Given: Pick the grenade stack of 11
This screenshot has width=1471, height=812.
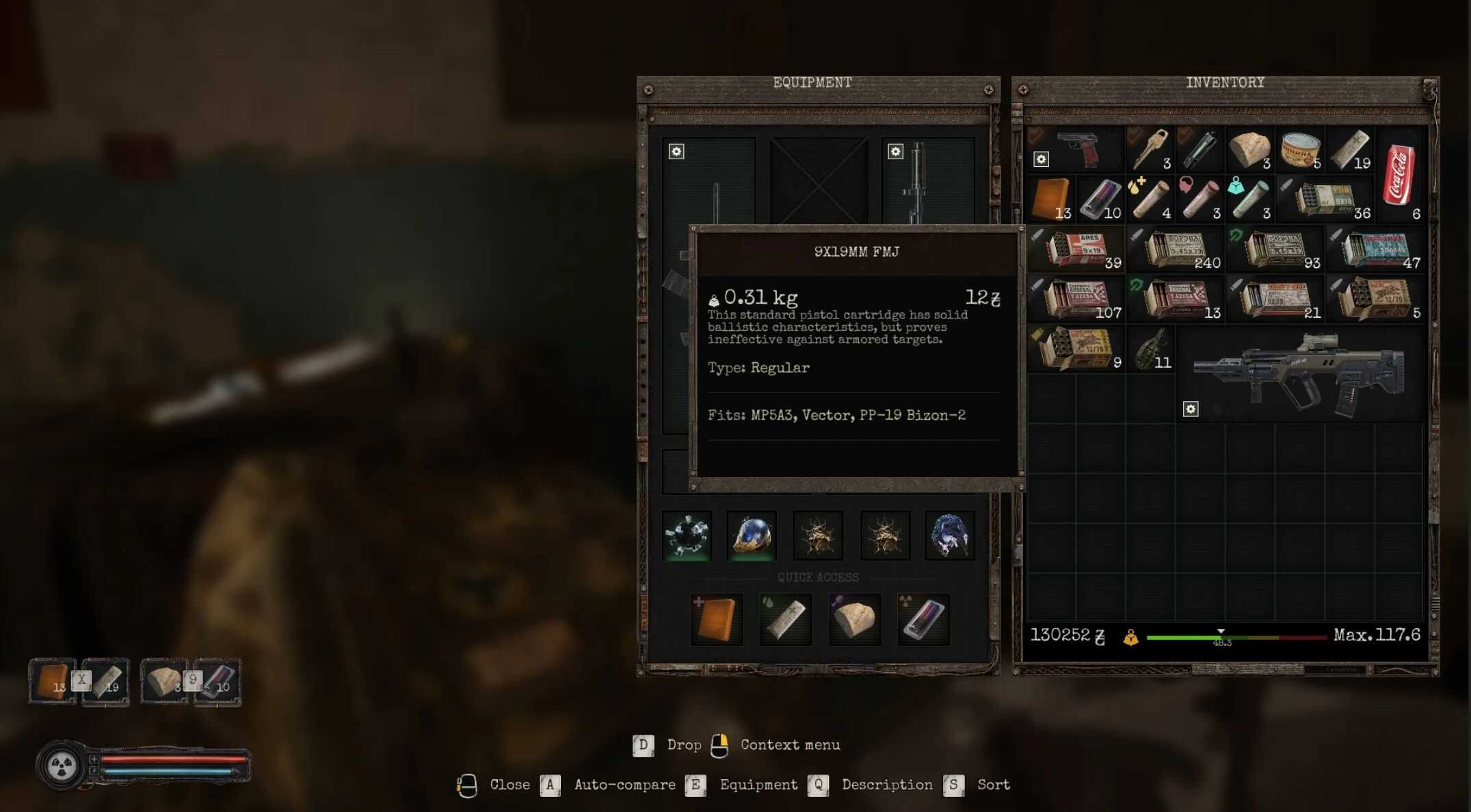Looking at the screenshot, I should [1151, 349].
